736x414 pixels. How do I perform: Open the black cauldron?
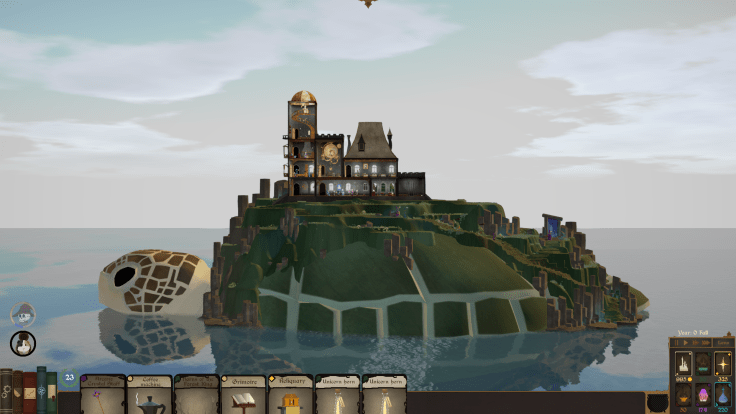[x=656, y=402]
